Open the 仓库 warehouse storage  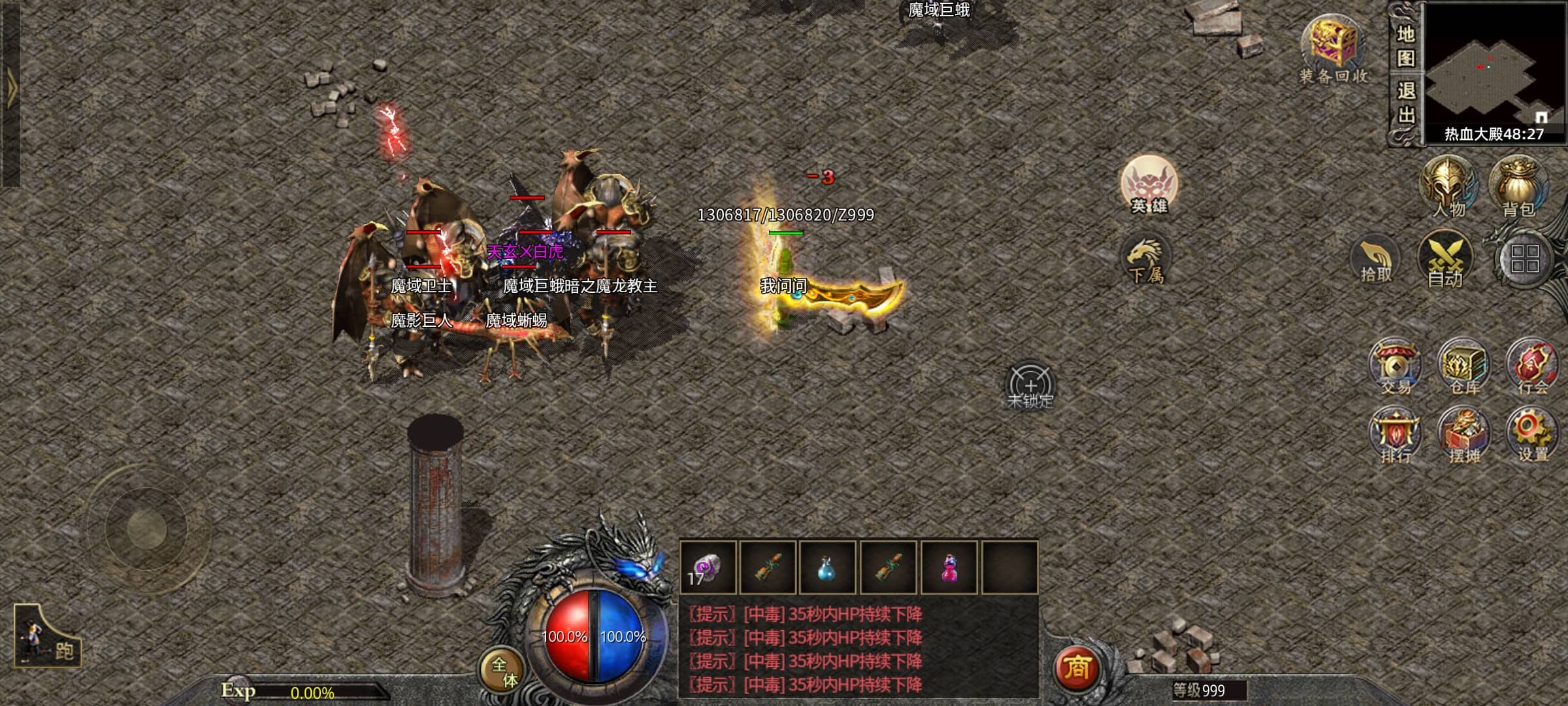point(1464,366)
